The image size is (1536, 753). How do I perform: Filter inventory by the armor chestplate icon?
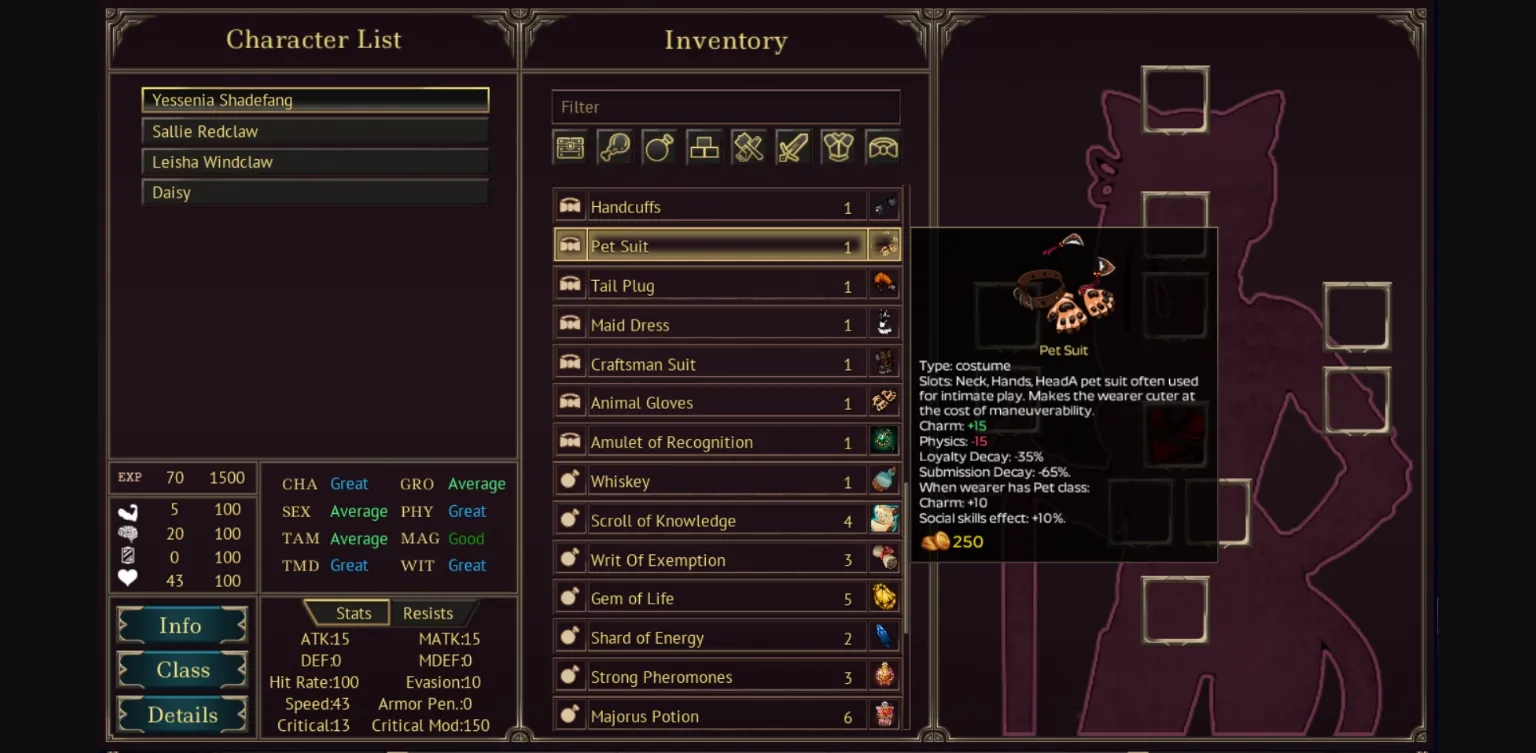point(838,148)
